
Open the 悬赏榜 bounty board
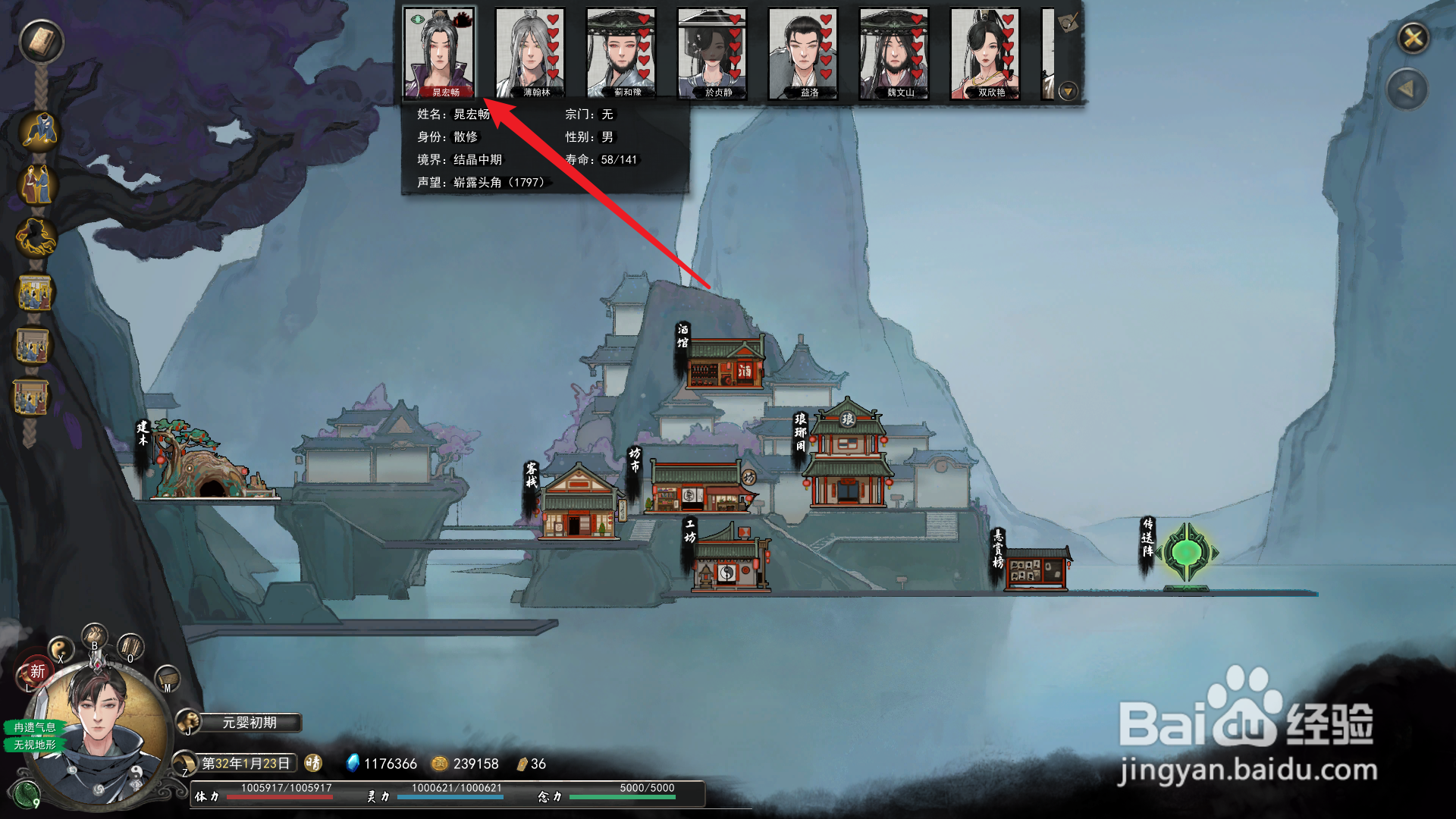pos(1037,569)
